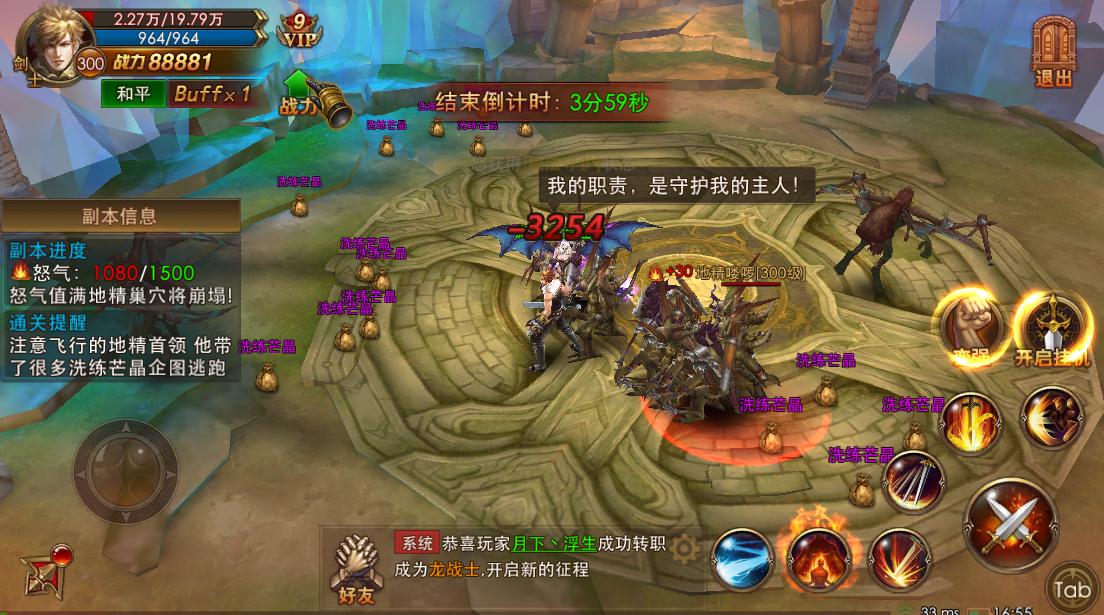Open the 副本信息 dungeon info panel header
This screenshot has width=1104, height=615.
coord(120,216)
